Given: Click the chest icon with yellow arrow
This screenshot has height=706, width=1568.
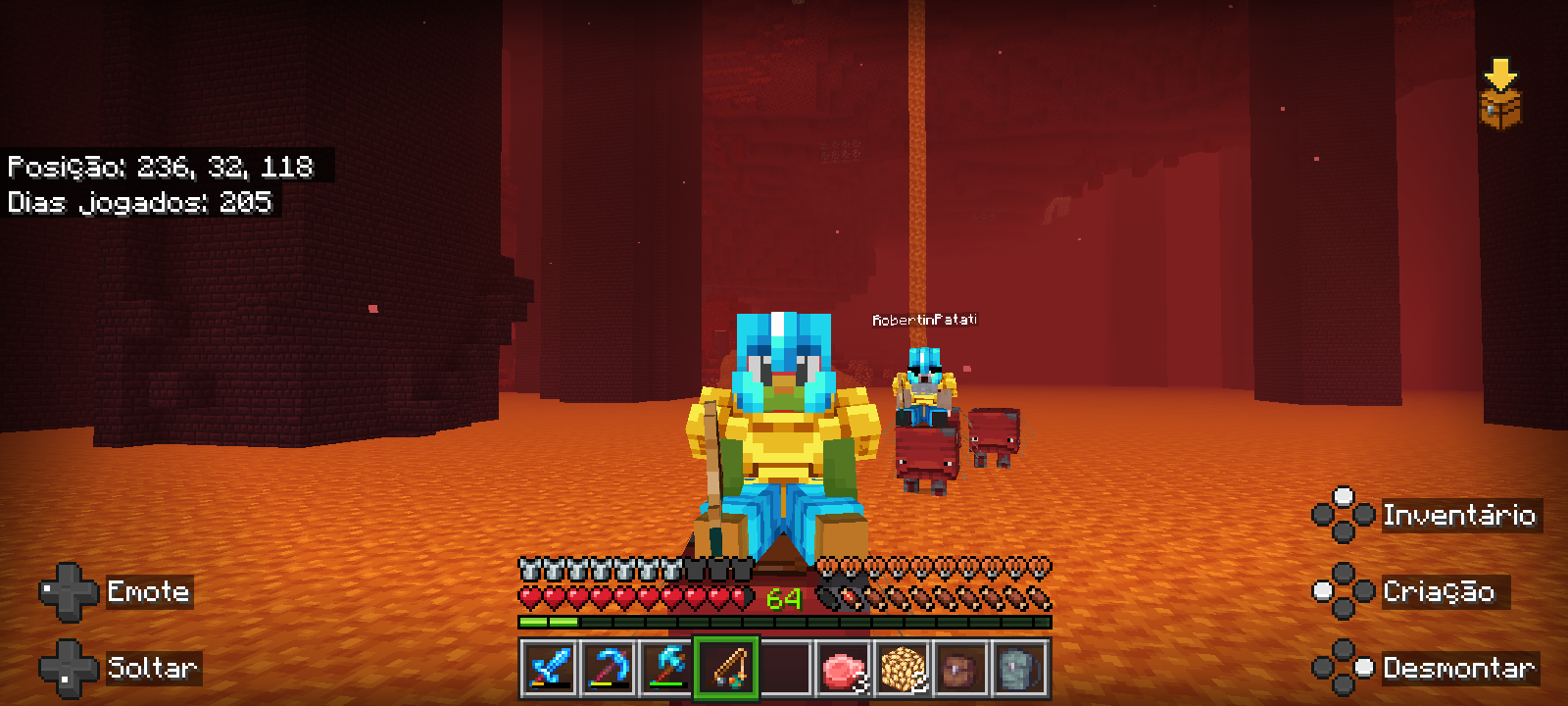Looking at the screenshot, I should click(x=1499, y=96).
